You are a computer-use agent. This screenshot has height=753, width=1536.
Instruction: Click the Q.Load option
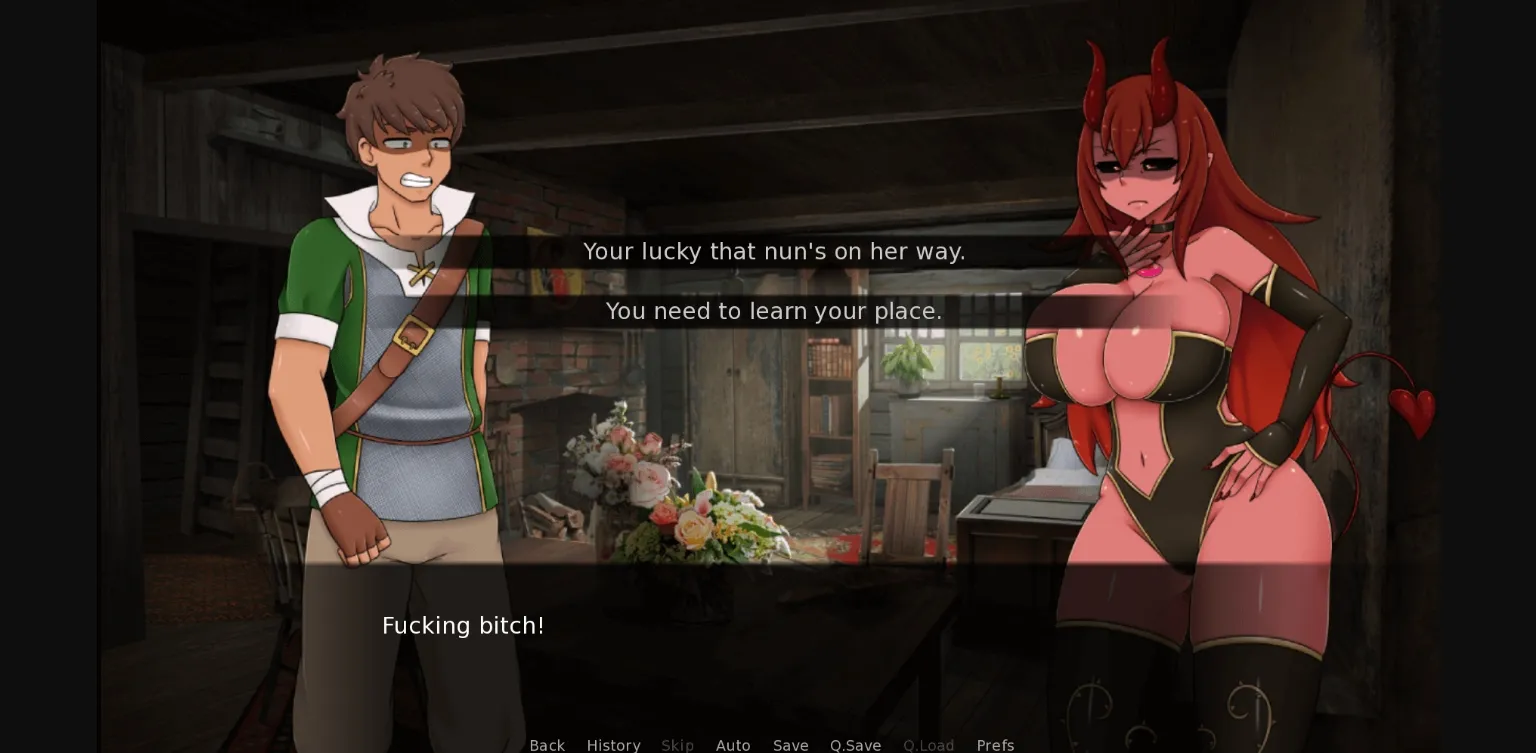pyautogui.click(x=928, y=745)
